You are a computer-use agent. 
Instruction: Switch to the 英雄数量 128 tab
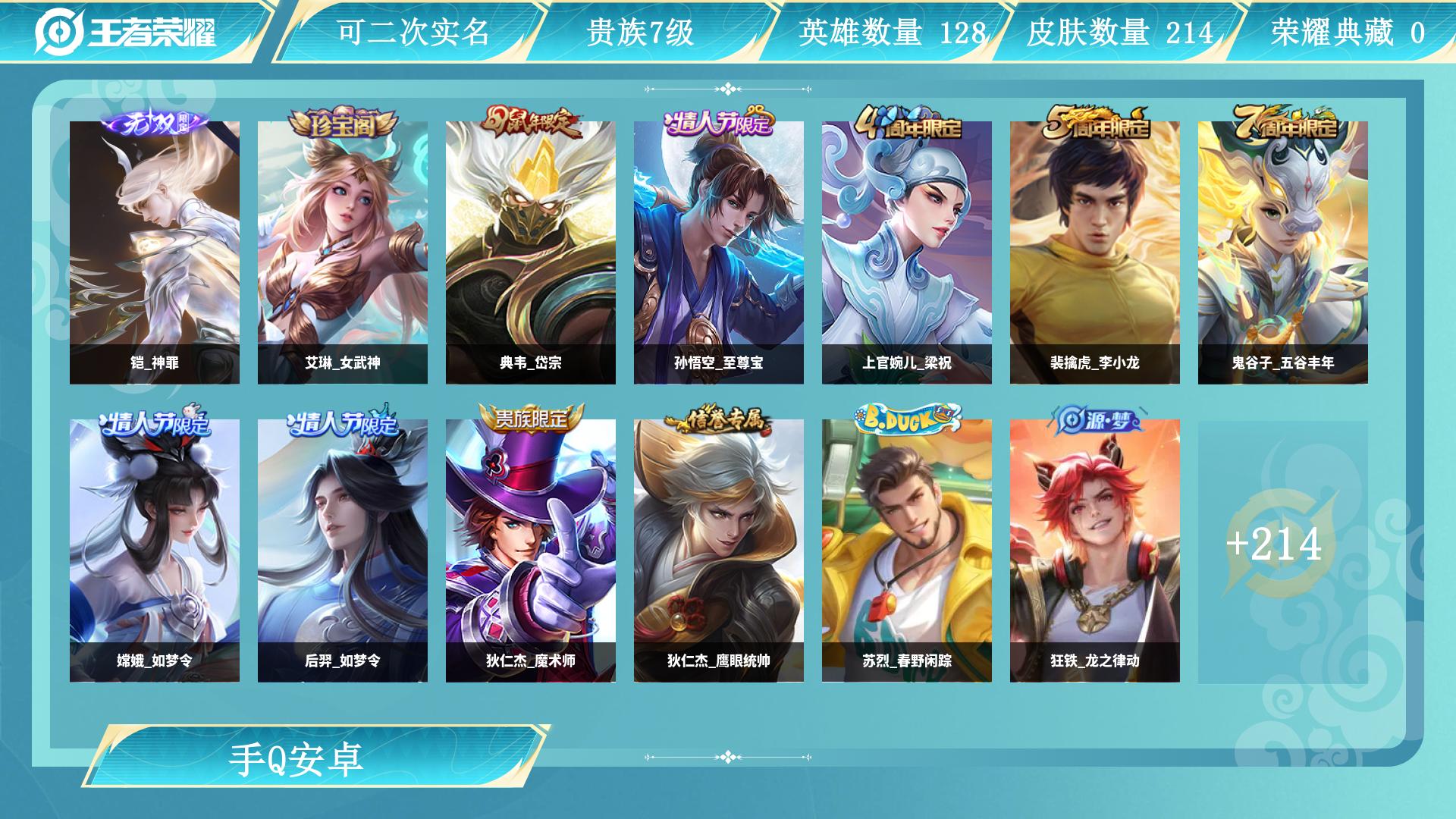click(892, 33)
